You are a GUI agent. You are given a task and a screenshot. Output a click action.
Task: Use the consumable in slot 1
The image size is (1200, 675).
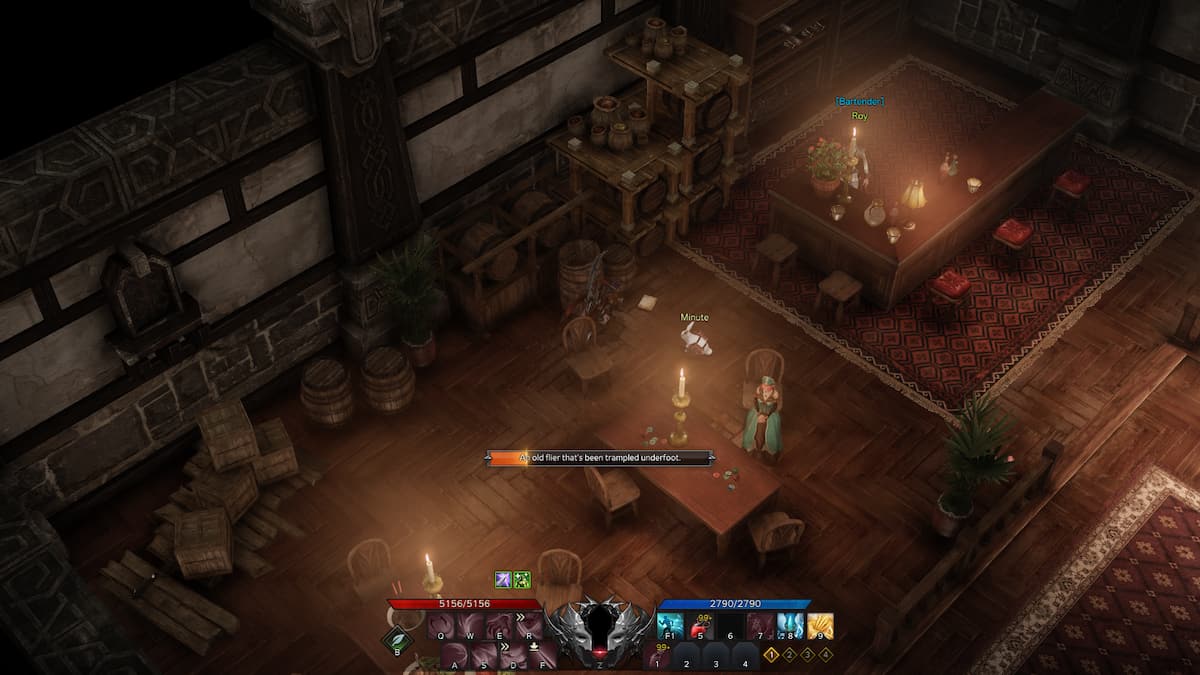[657, 656]
